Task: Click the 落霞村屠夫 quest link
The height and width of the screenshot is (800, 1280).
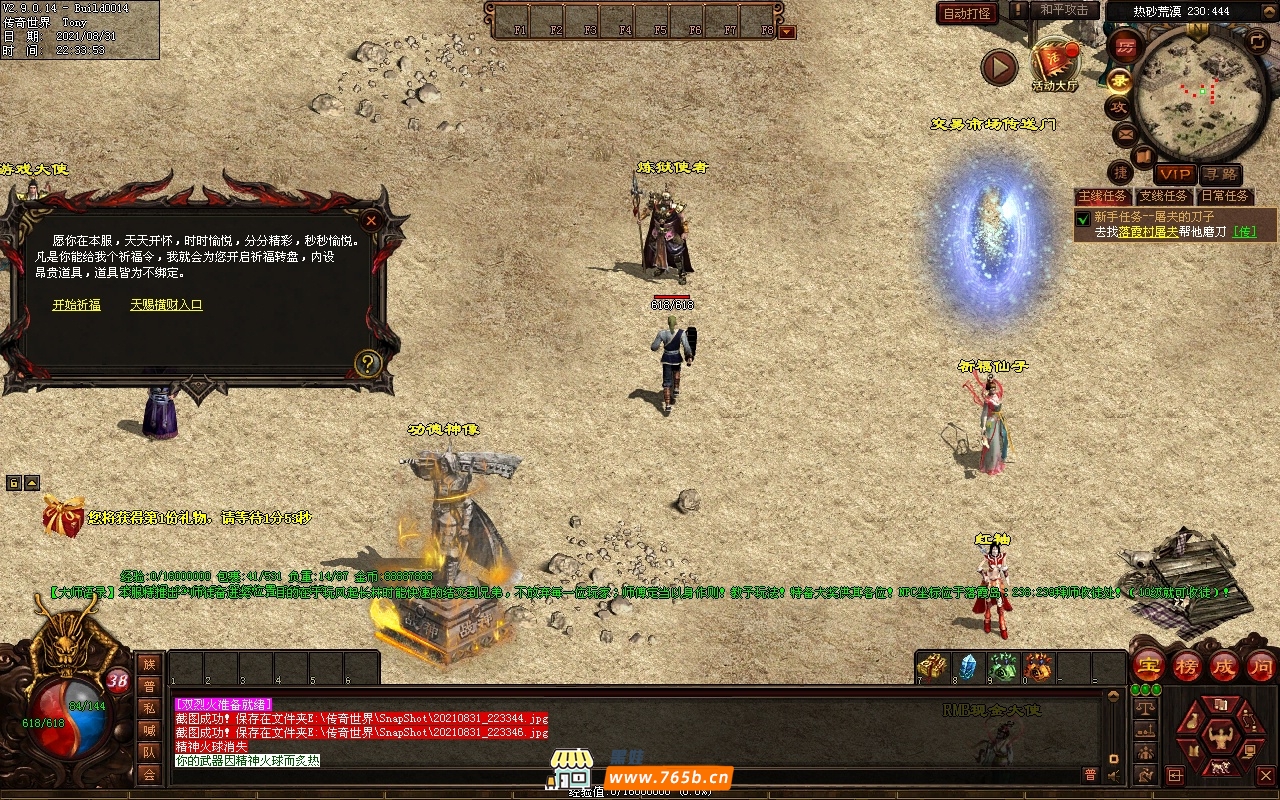Action: click(1149, 232)
